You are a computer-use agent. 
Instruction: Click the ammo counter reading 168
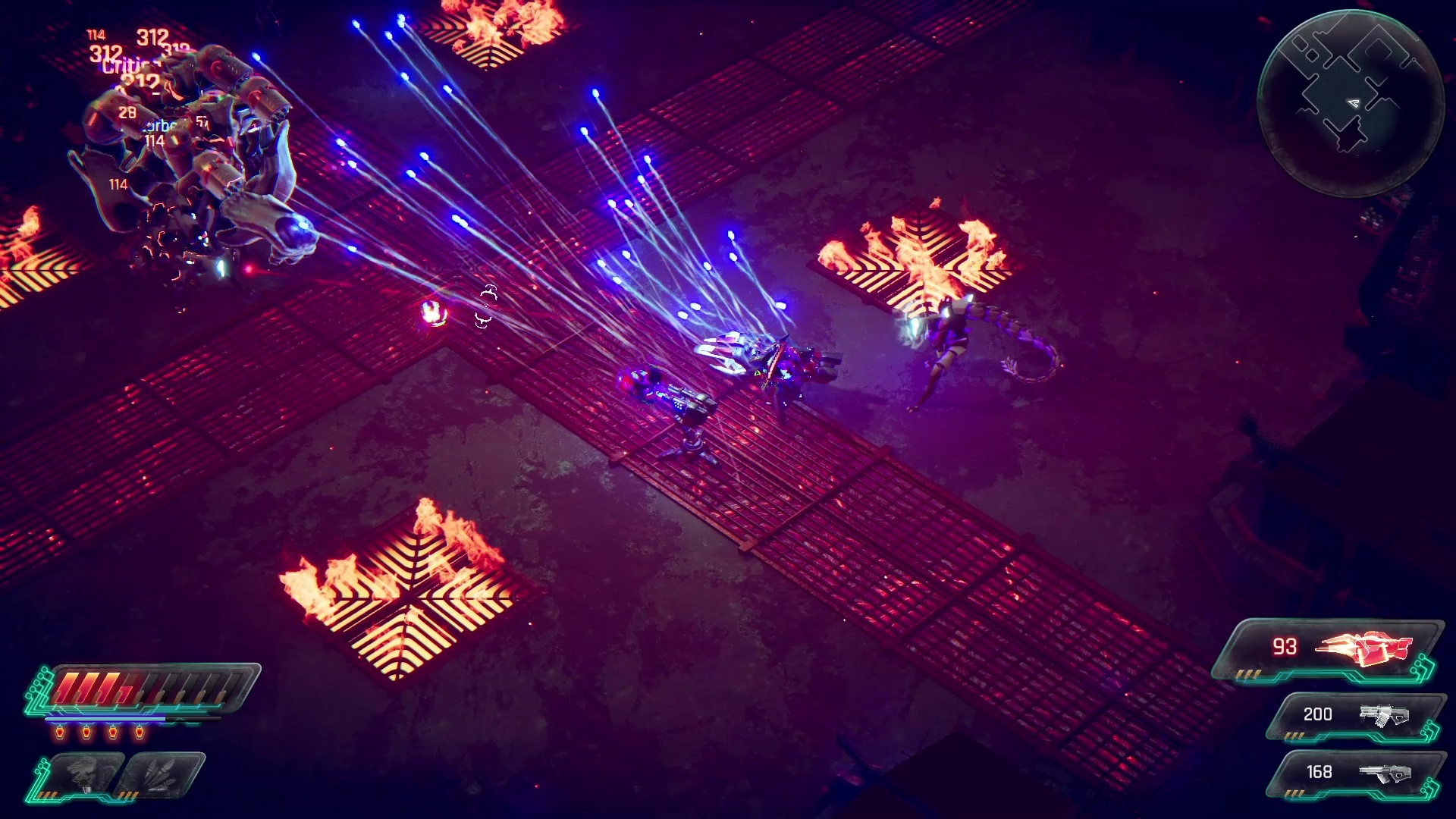click(x=1319, y=773)
